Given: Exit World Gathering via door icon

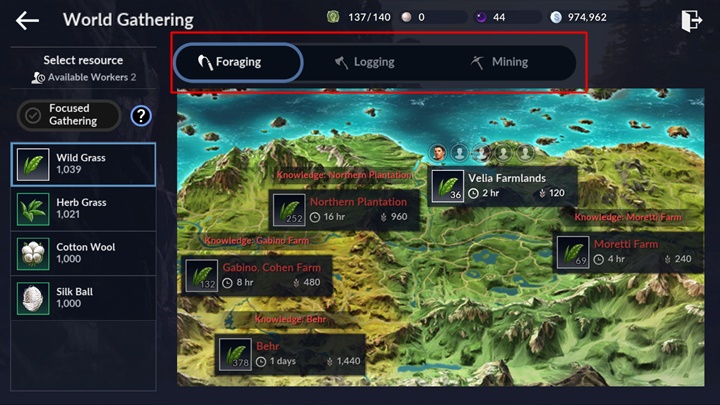Looking at the screenshot, I should [x=690, y=20].
